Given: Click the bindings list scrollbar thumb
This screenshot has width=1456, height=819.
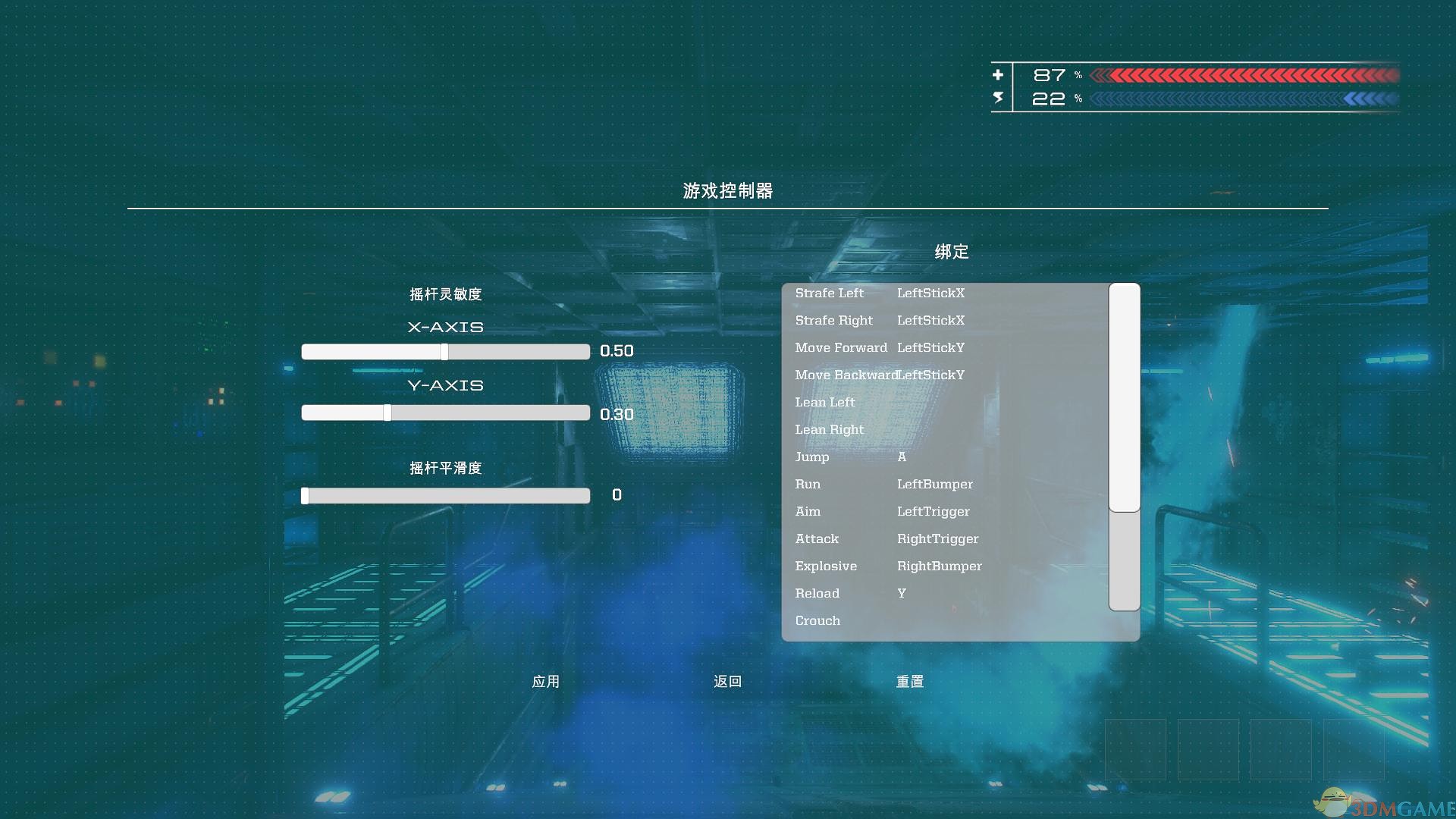Looking at the screenshot, I should coord(1123,394).
